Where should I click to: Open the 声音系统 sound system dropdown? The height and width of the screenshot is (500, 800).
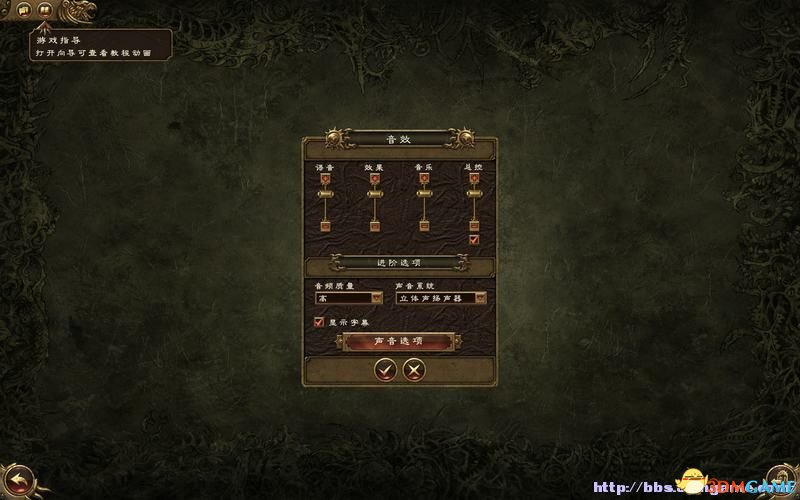[x=440, y=297]
